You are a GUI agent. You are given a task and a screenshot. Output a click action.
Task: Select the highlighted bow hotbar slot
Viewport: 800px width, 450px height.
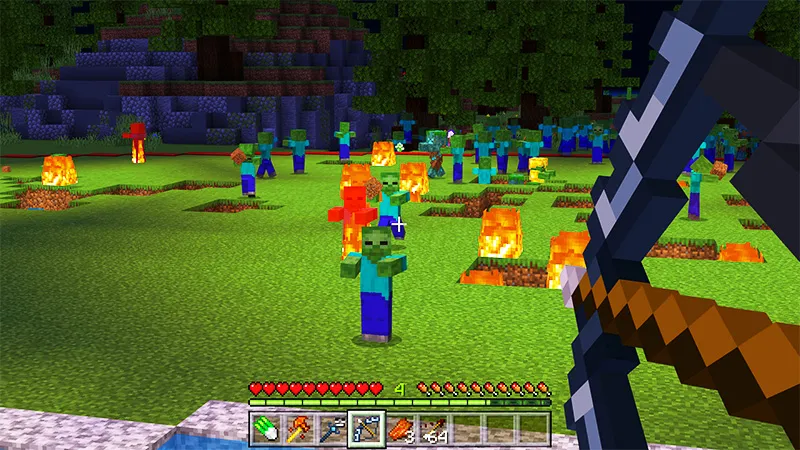[365, 427]
